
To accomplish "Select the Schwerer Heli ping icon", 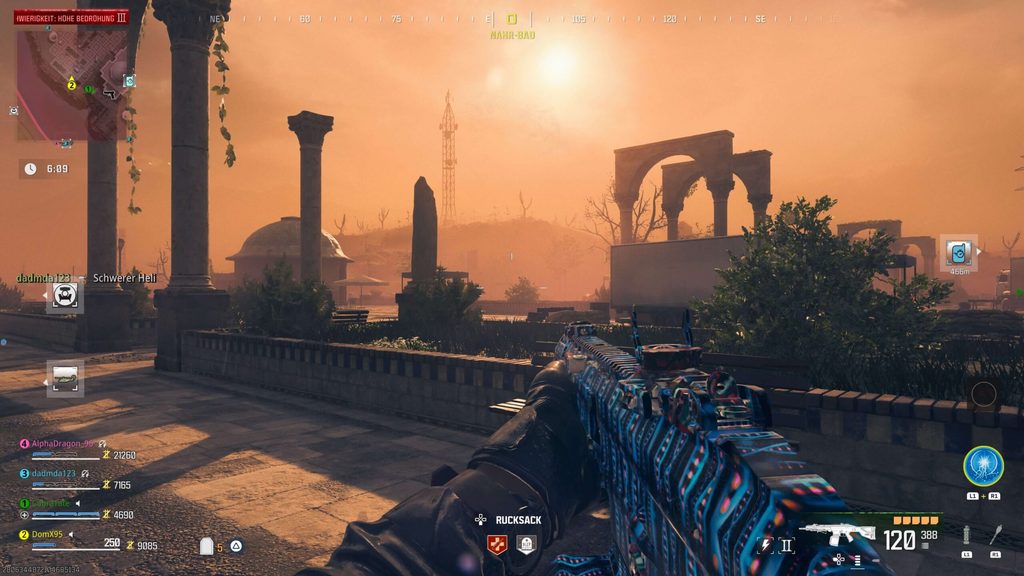I will click(65, 295).
